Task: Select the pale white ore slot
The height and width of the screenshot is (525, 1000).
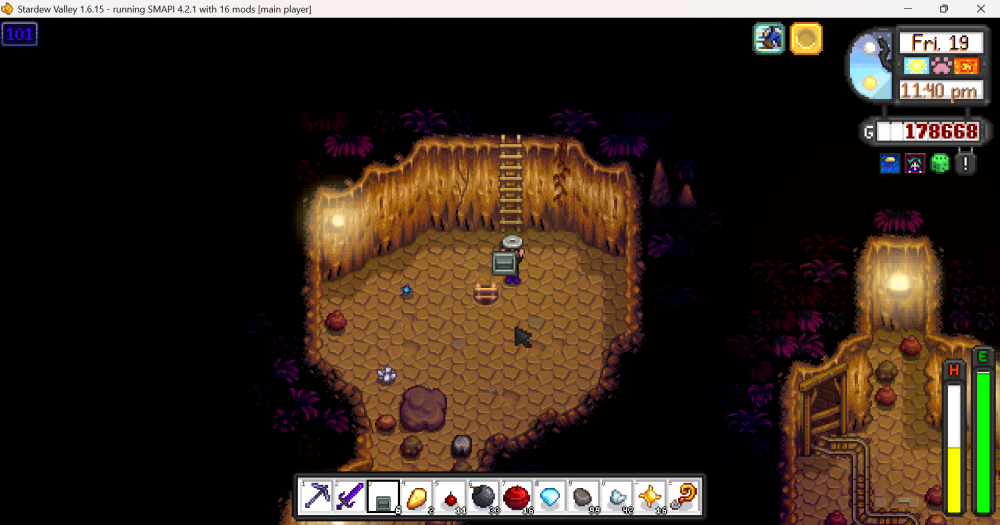Action: coord(616,496)
